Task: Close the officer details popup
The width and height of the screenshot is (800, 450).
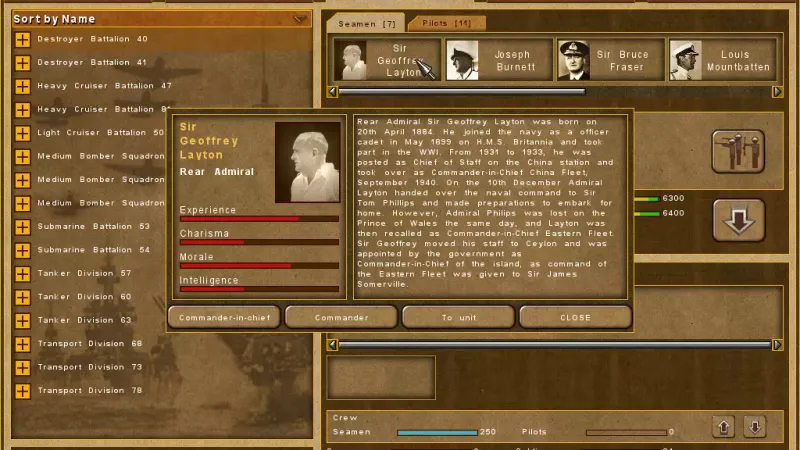Action: click(x=575, y=317)
